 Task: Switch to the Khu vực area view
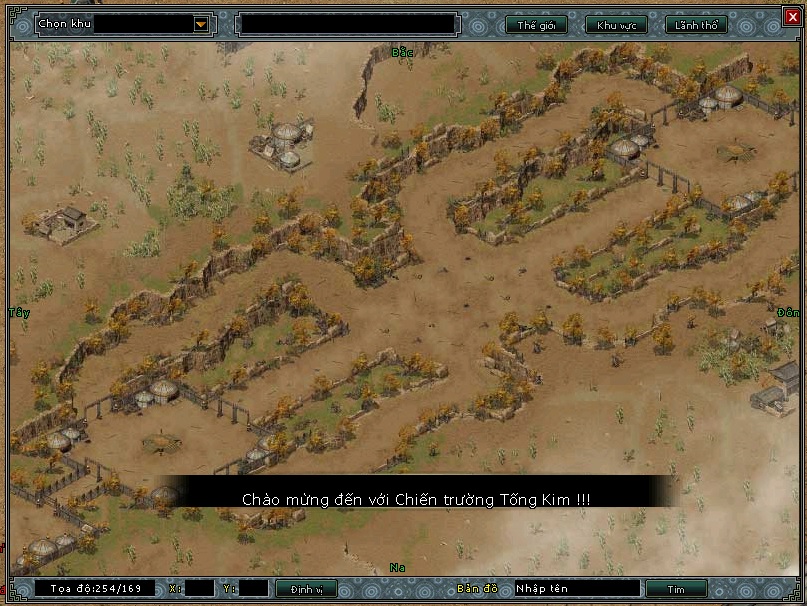pos(615,25)
